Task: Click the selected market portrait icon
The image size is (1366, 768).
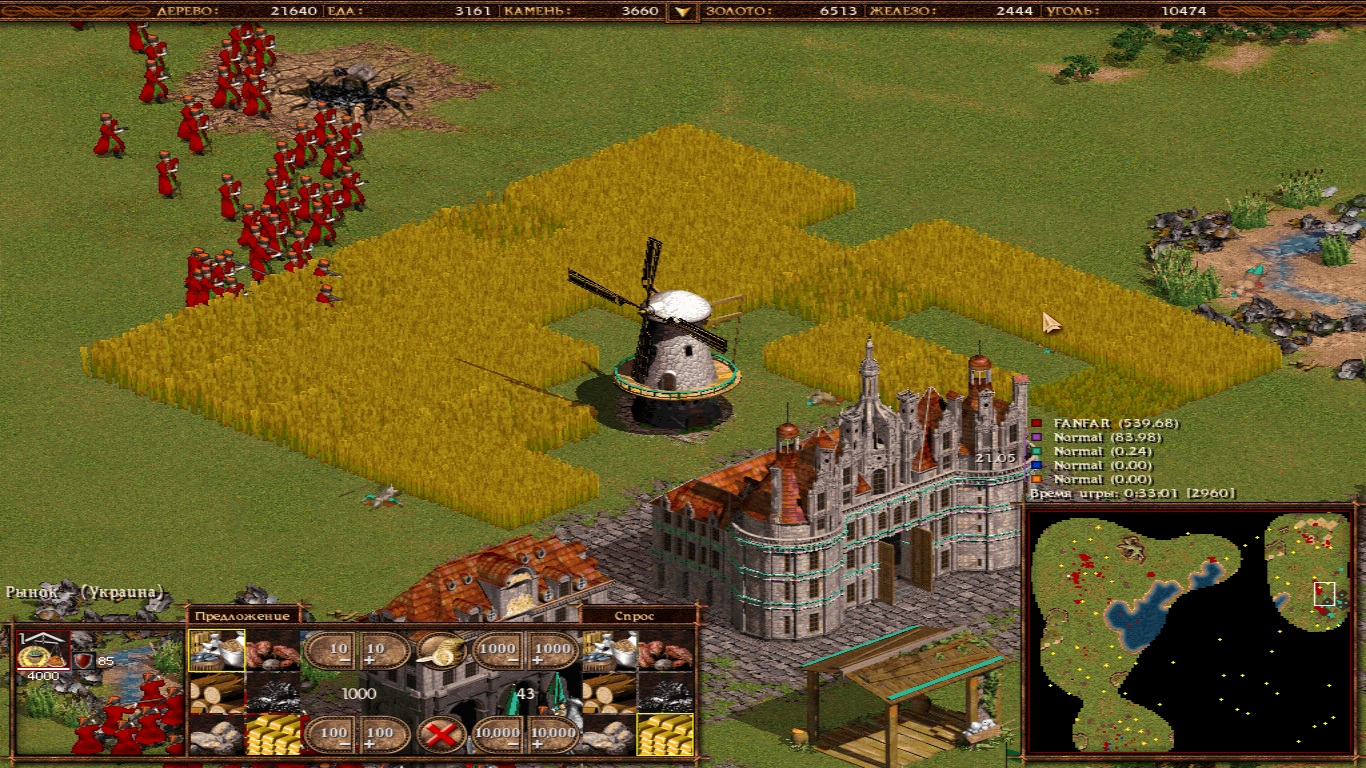Action: tap(42, 653)
